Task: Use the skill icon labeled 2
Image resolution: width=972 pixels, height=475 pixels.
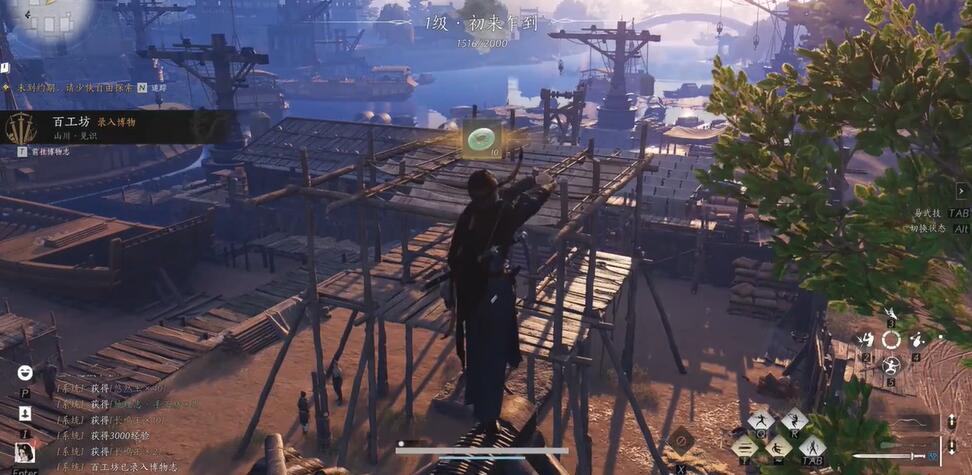Action: (866, 340)
